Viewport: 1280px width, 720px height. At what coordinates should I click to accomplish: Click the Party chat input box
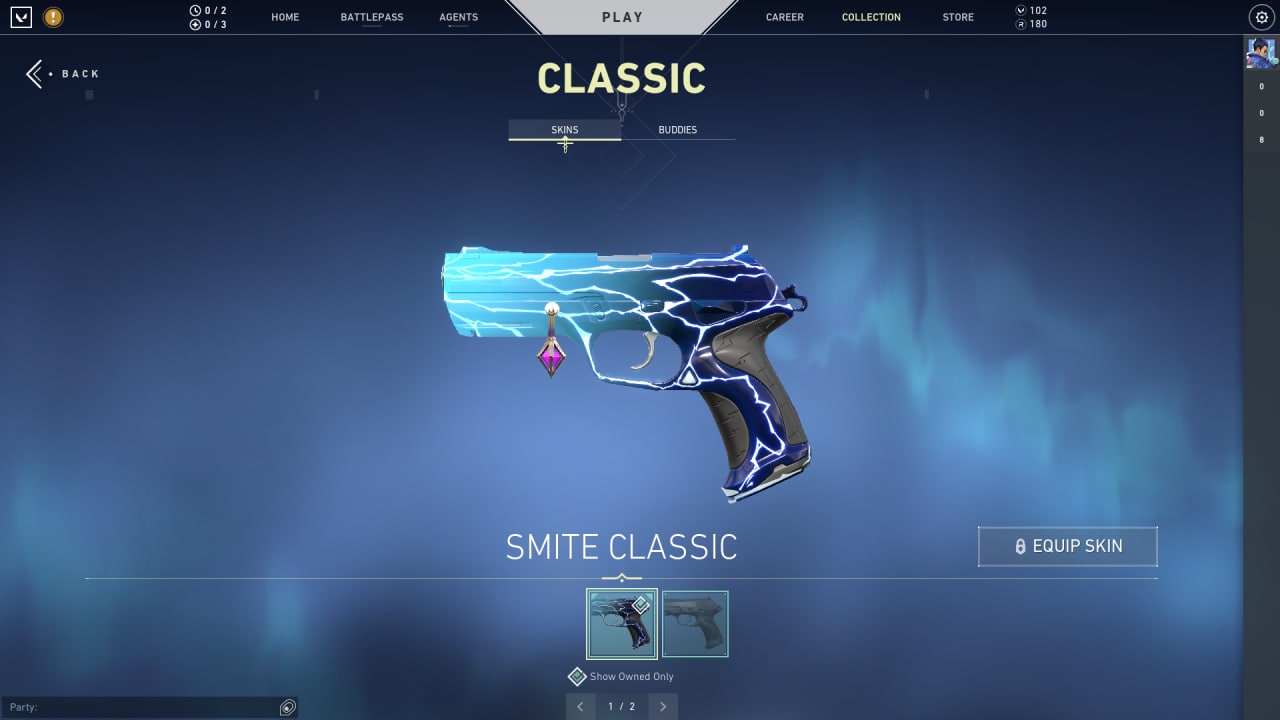140,707
